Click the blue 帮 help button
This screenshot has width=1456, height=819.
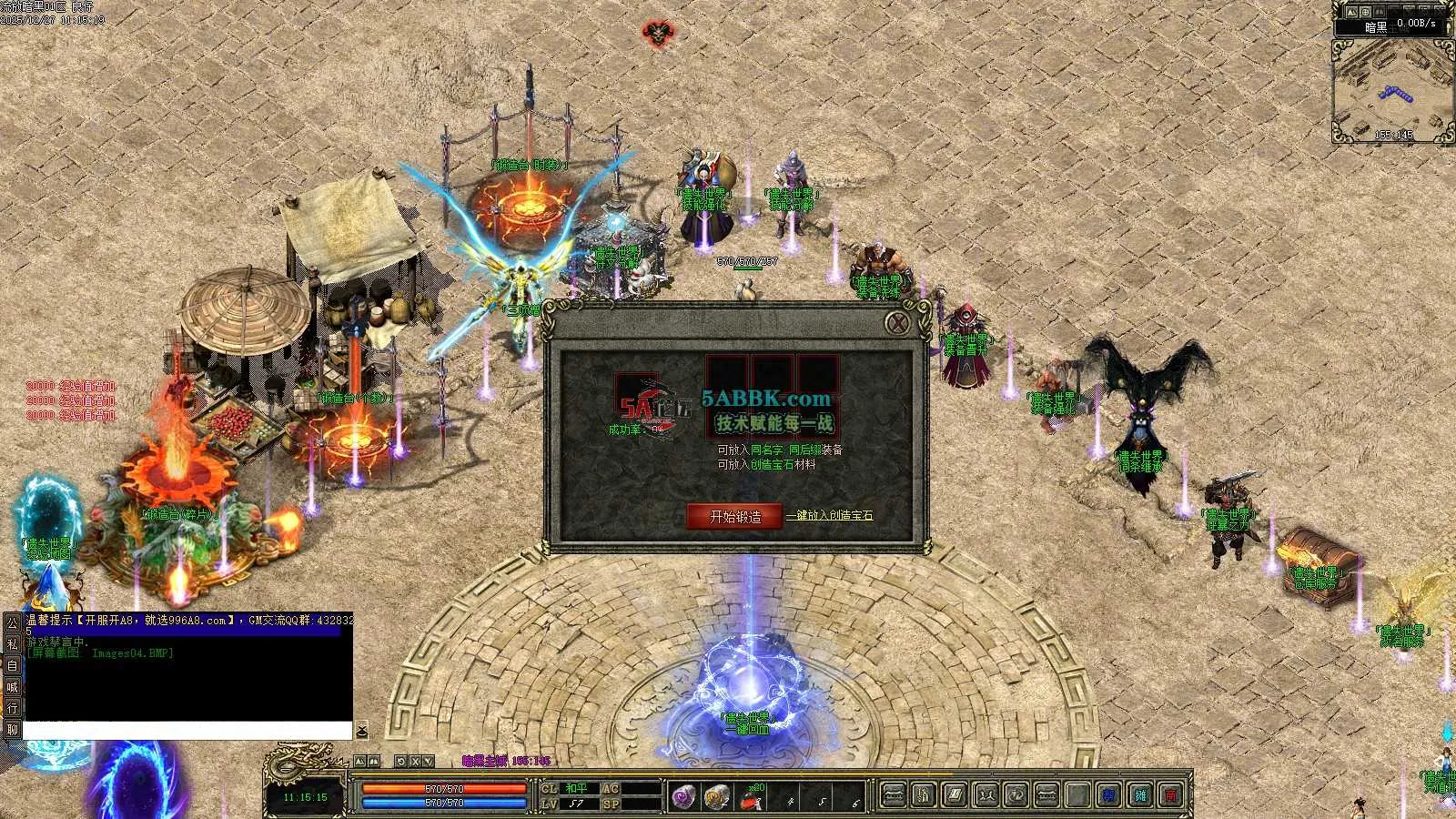click(1108, 795)
